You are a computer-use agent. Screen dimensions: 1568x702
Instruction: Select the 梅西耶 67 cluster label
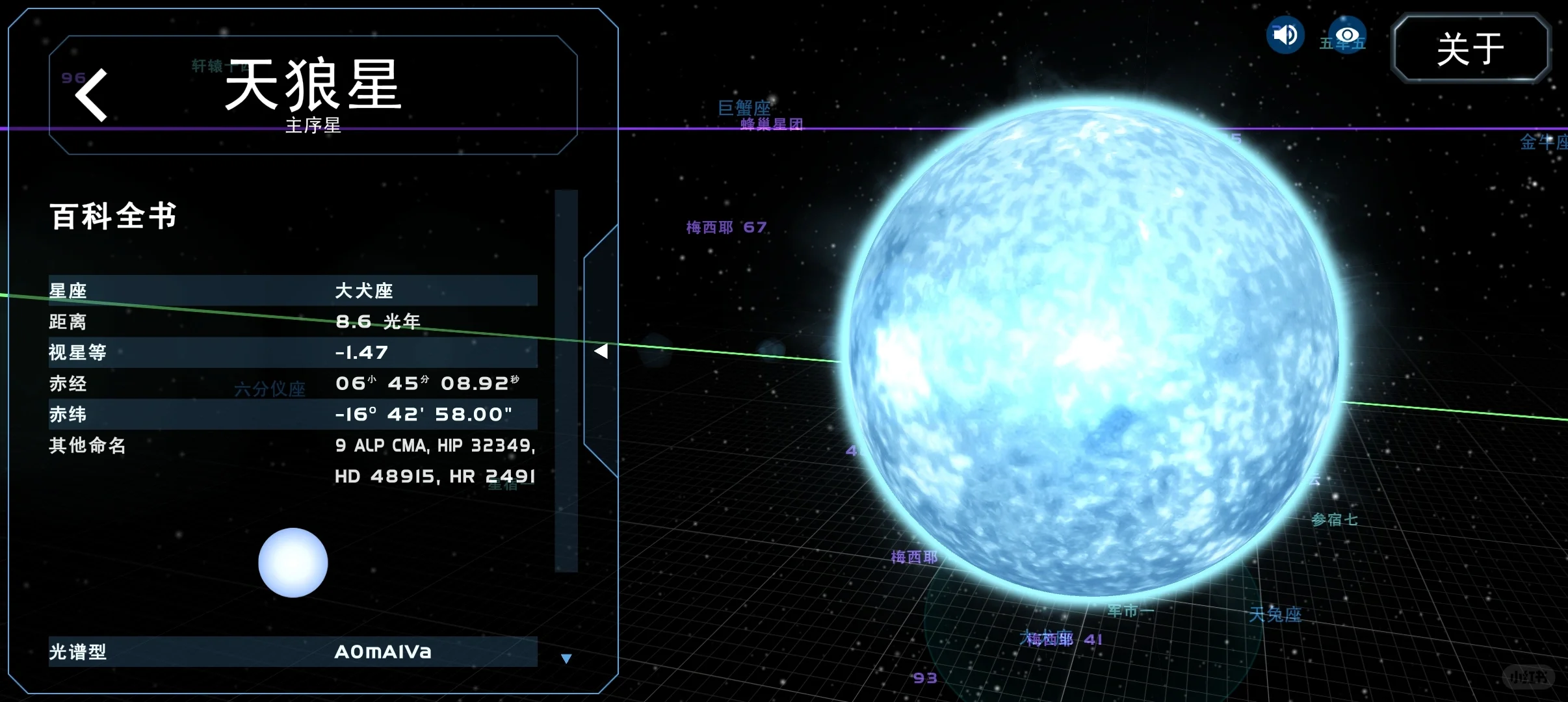(726, 227)
